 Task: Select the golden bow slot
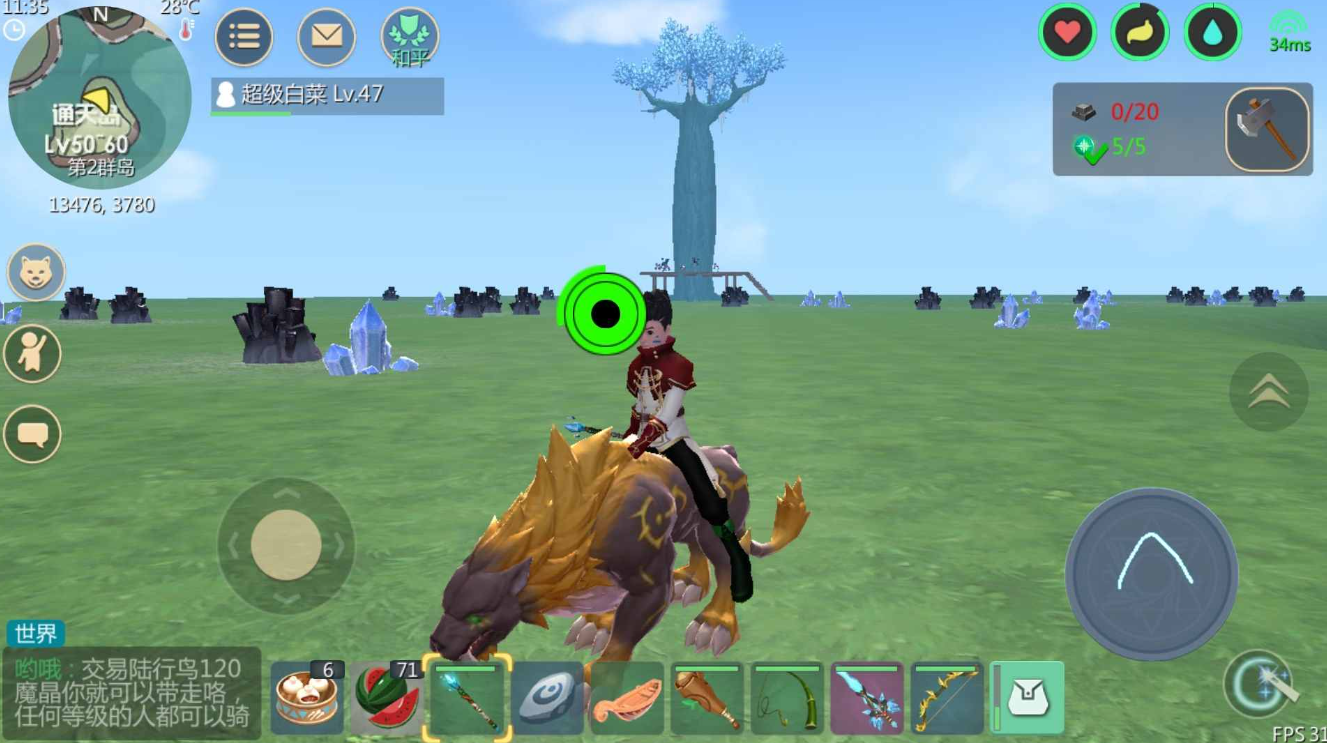pos(947,698)
